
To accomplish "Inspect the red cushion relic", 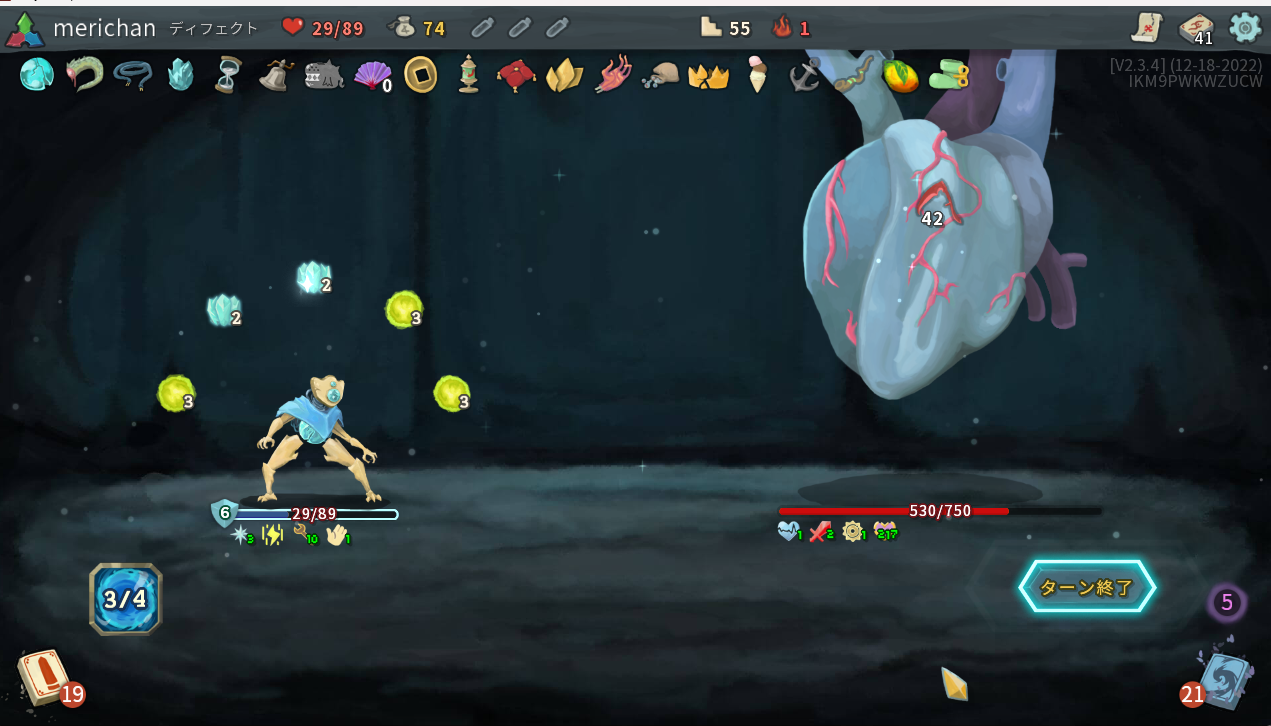I will tap(516, 75).
